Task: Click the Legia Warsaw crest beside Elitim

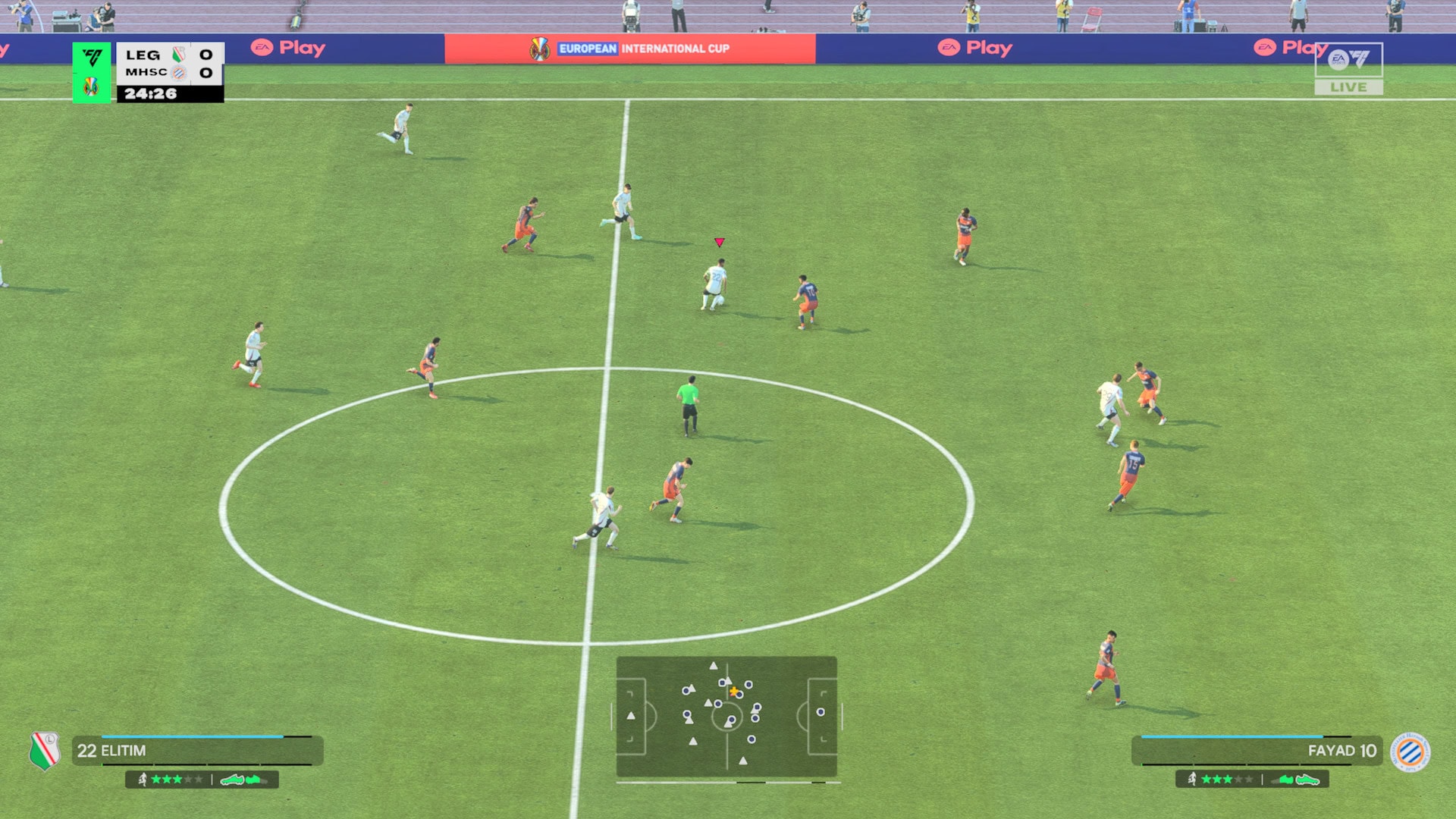Action: (x=45, y=751)
